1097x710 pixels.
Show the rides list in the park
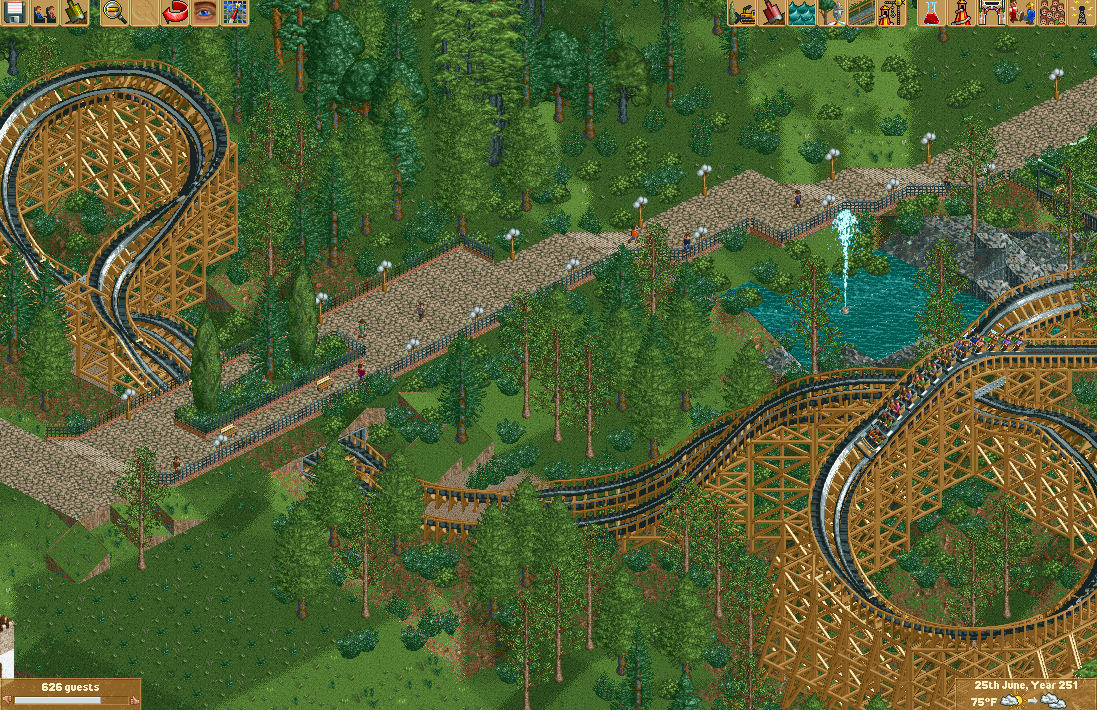click(x=962, y=13)
